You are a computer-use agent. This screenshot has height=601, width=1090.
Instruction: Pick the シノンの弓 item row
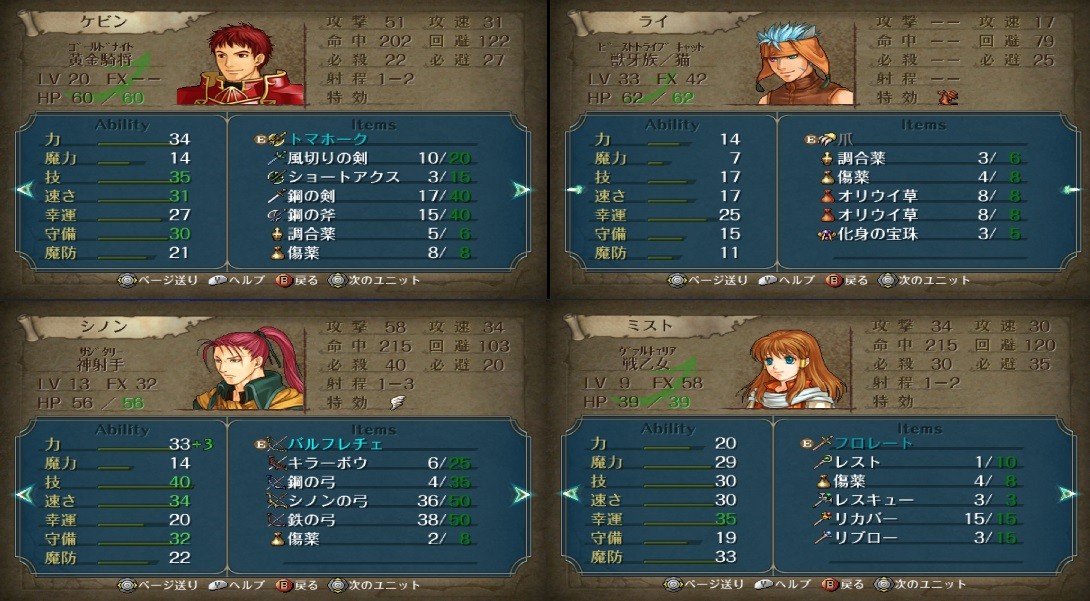tap(329, 501)
